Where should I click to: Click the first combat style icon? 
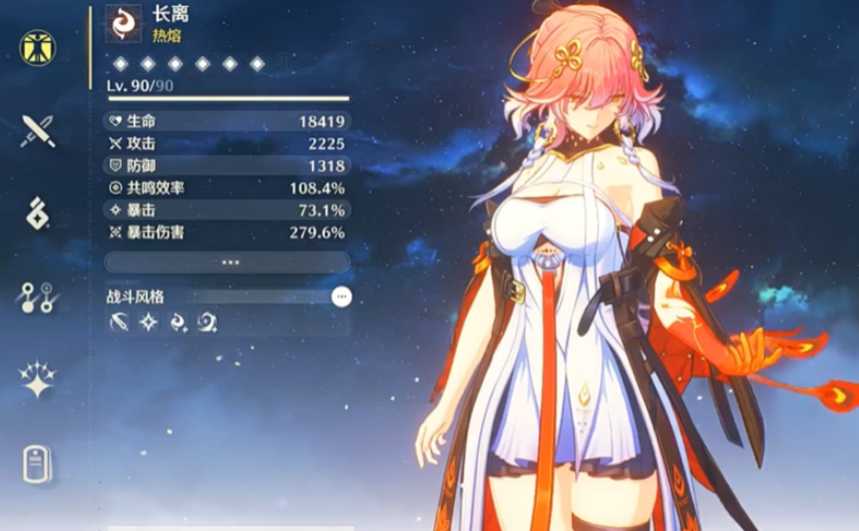[x=119, y=322]
